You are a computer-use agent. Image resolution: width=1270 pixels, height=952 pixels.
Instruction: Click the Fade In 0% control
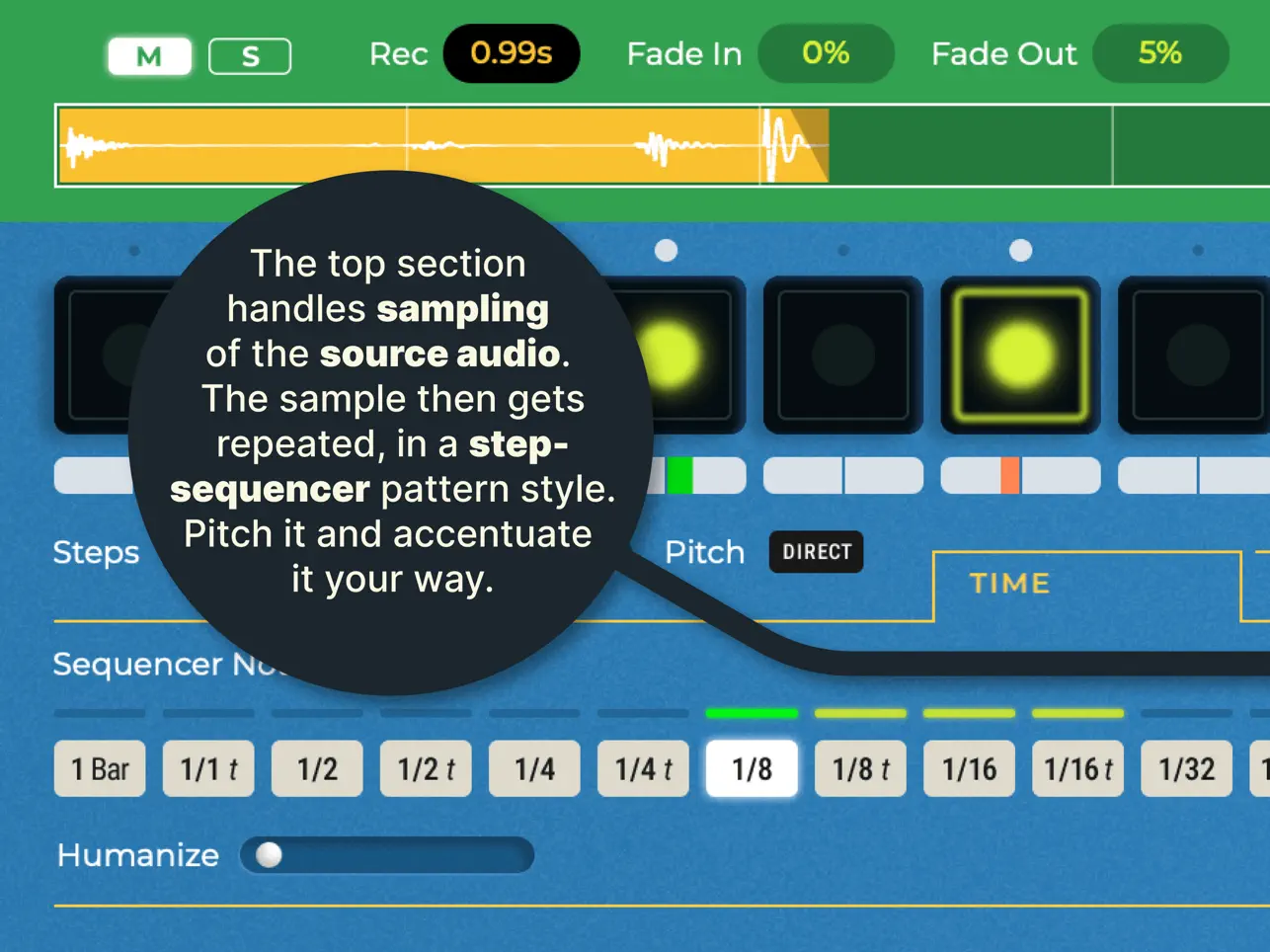coord(826,54)
